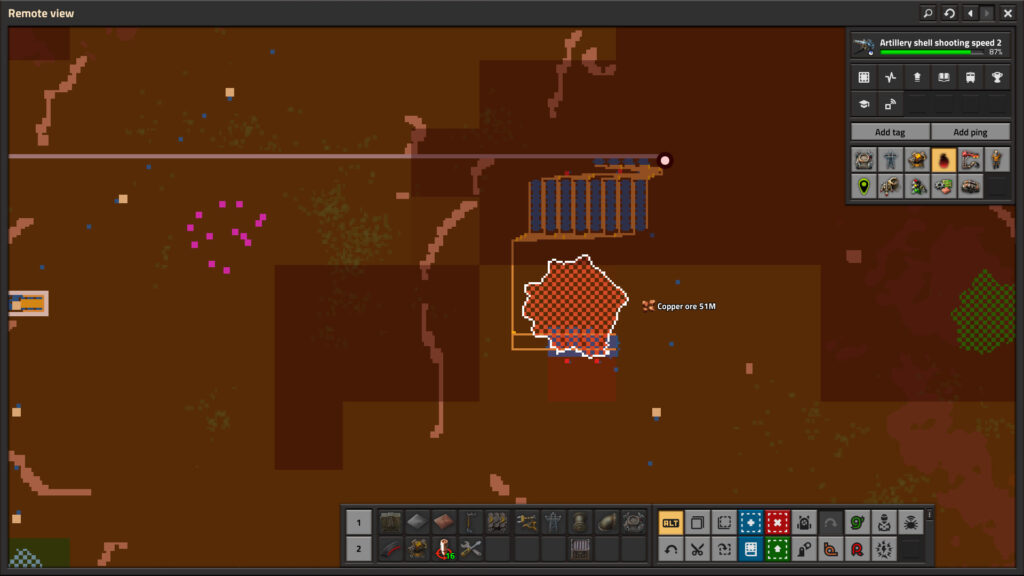Viewport: 1024px width, 576px height.
Task: Select the power pole quickbar slot
Action: [x=552, y=522]
